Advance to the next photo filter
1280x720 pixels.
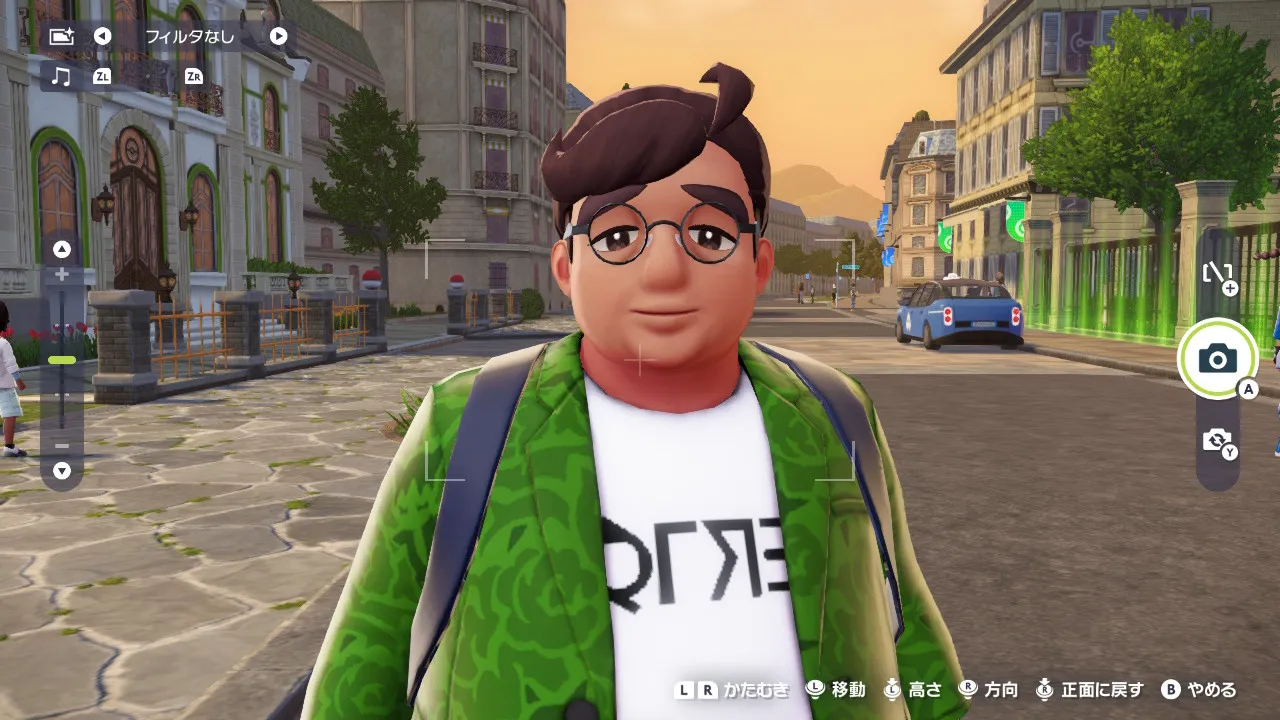click(x=279, y=36)
